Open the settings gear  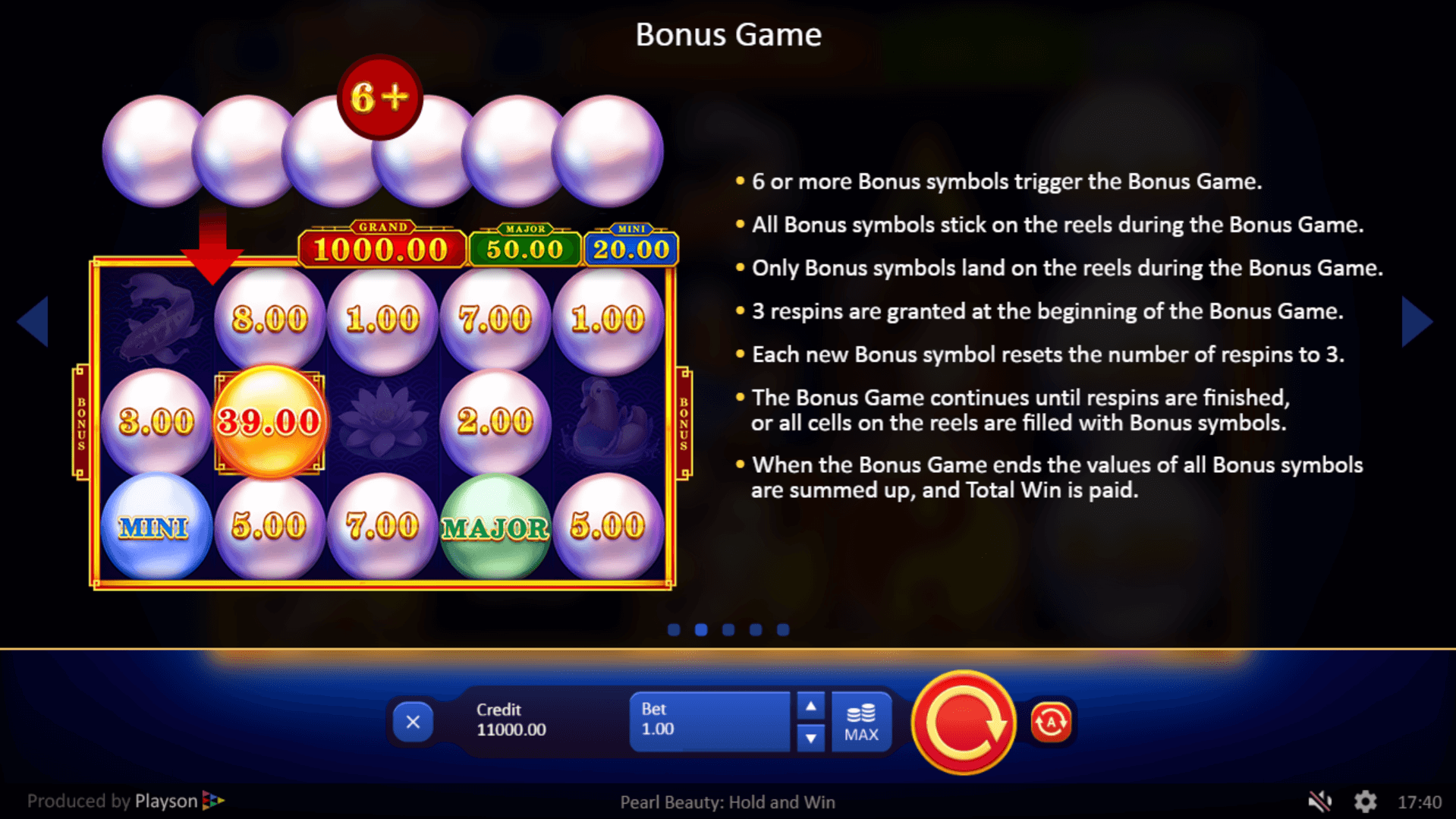(1365, 802)
